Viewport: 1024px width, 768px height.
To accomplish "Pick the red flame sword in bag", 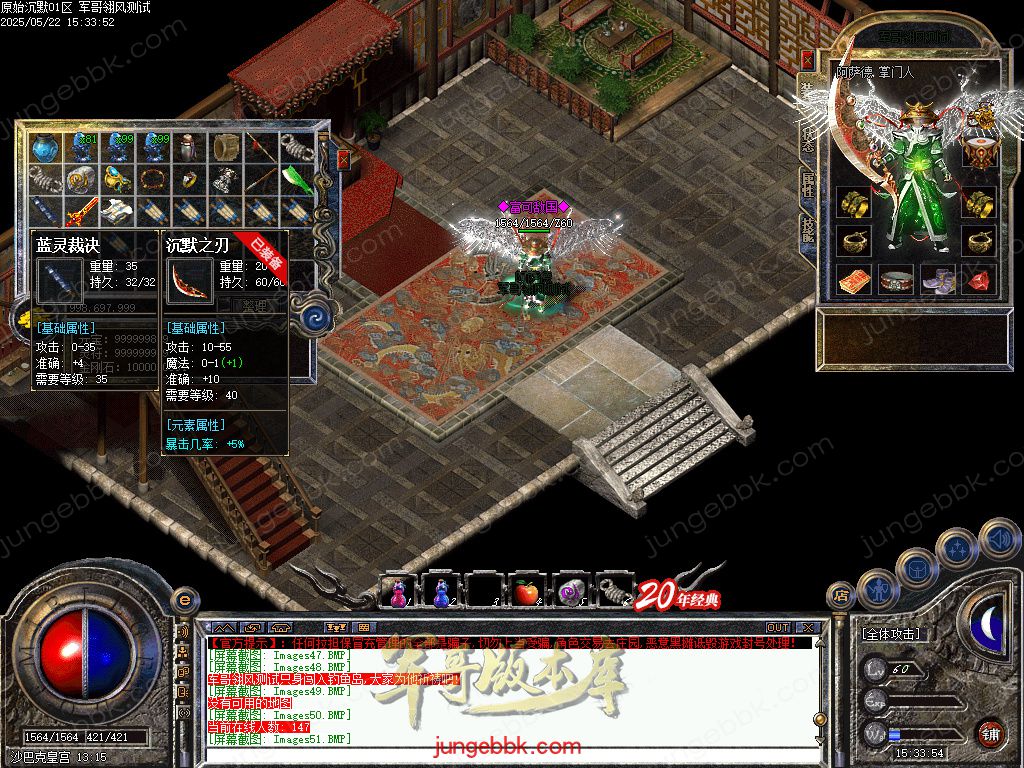I will tap(80, 211).
